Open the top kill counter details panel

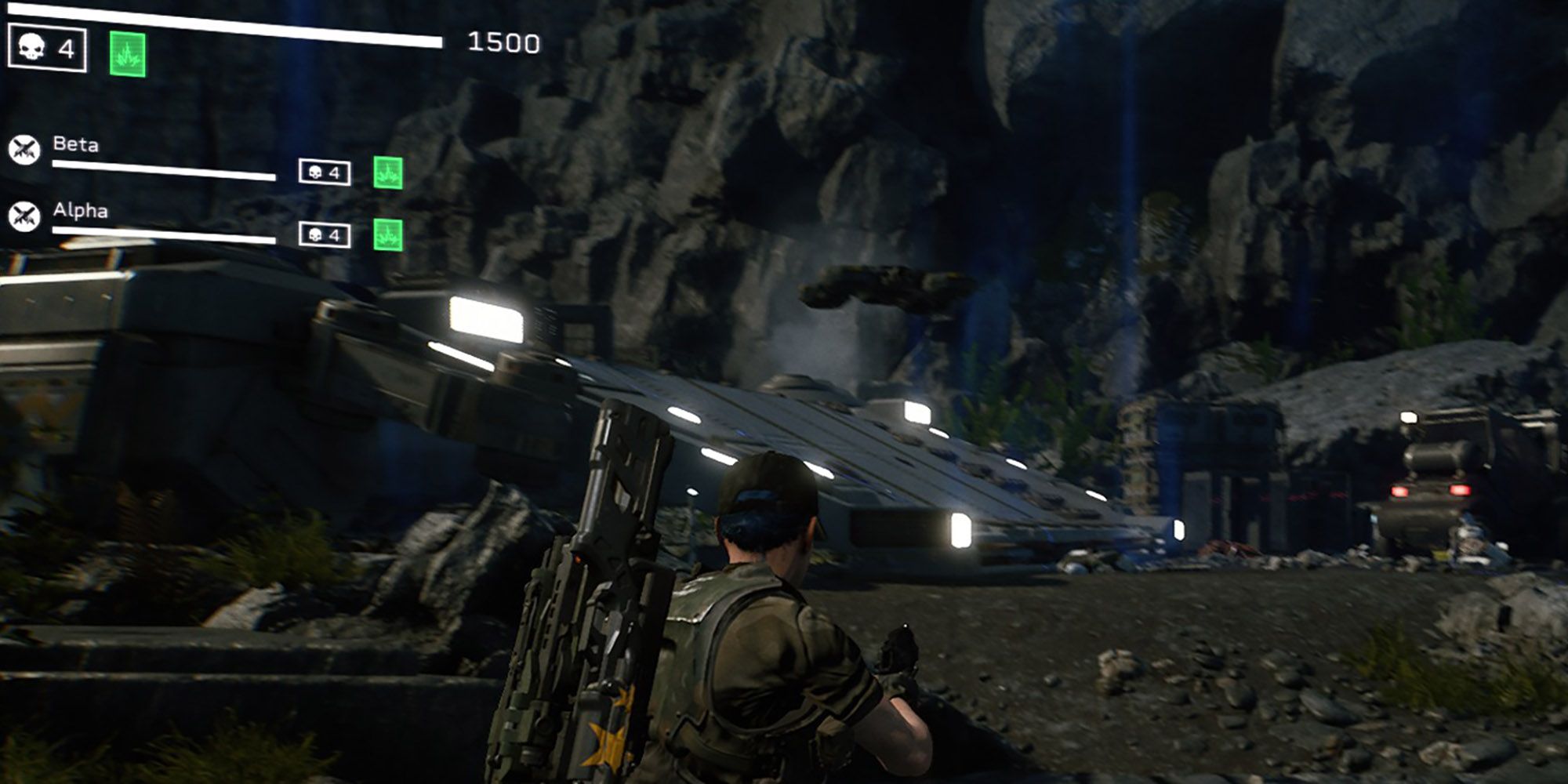(49, 48)
